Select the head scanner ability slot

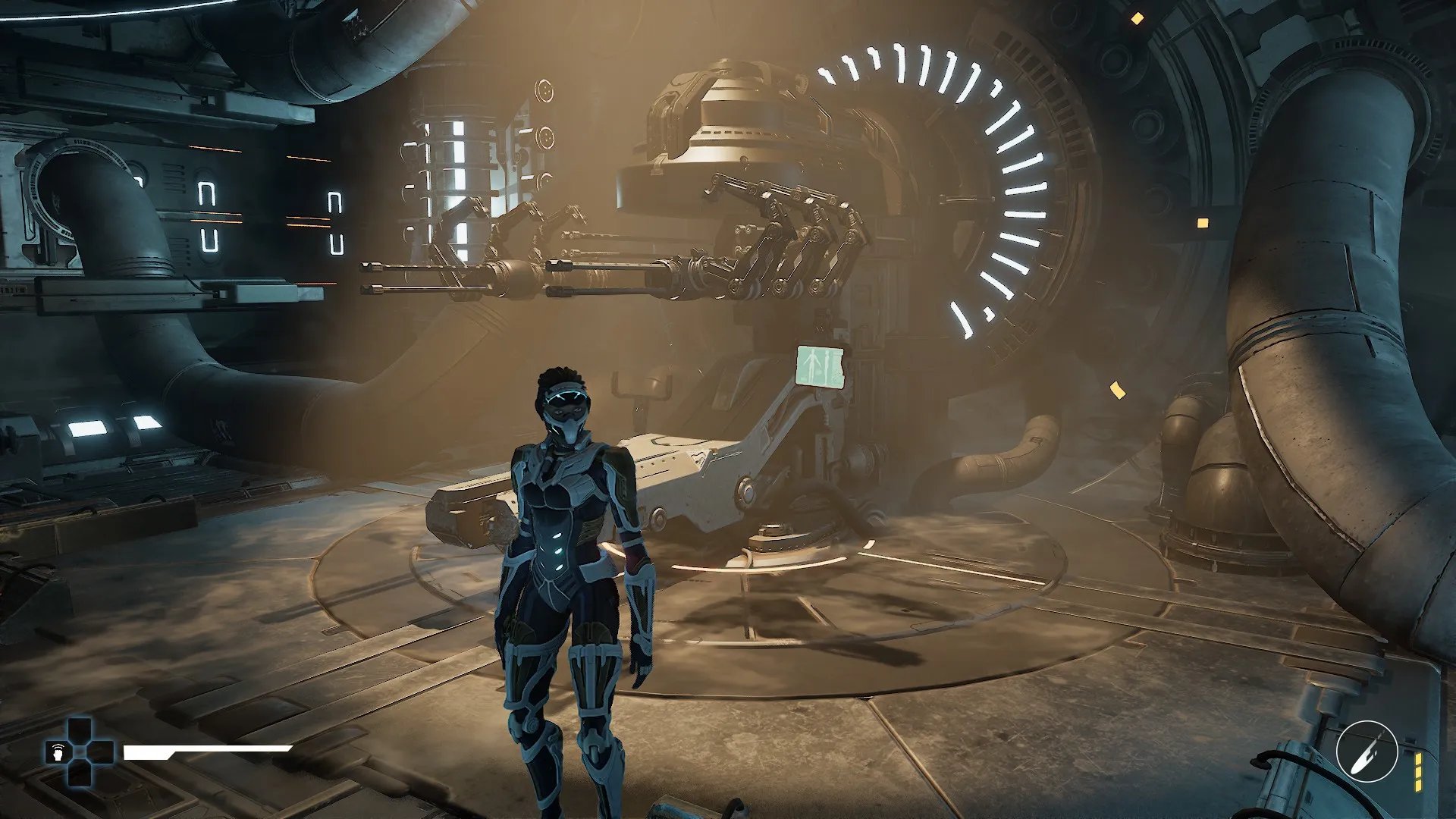click(x=57, y=752)
